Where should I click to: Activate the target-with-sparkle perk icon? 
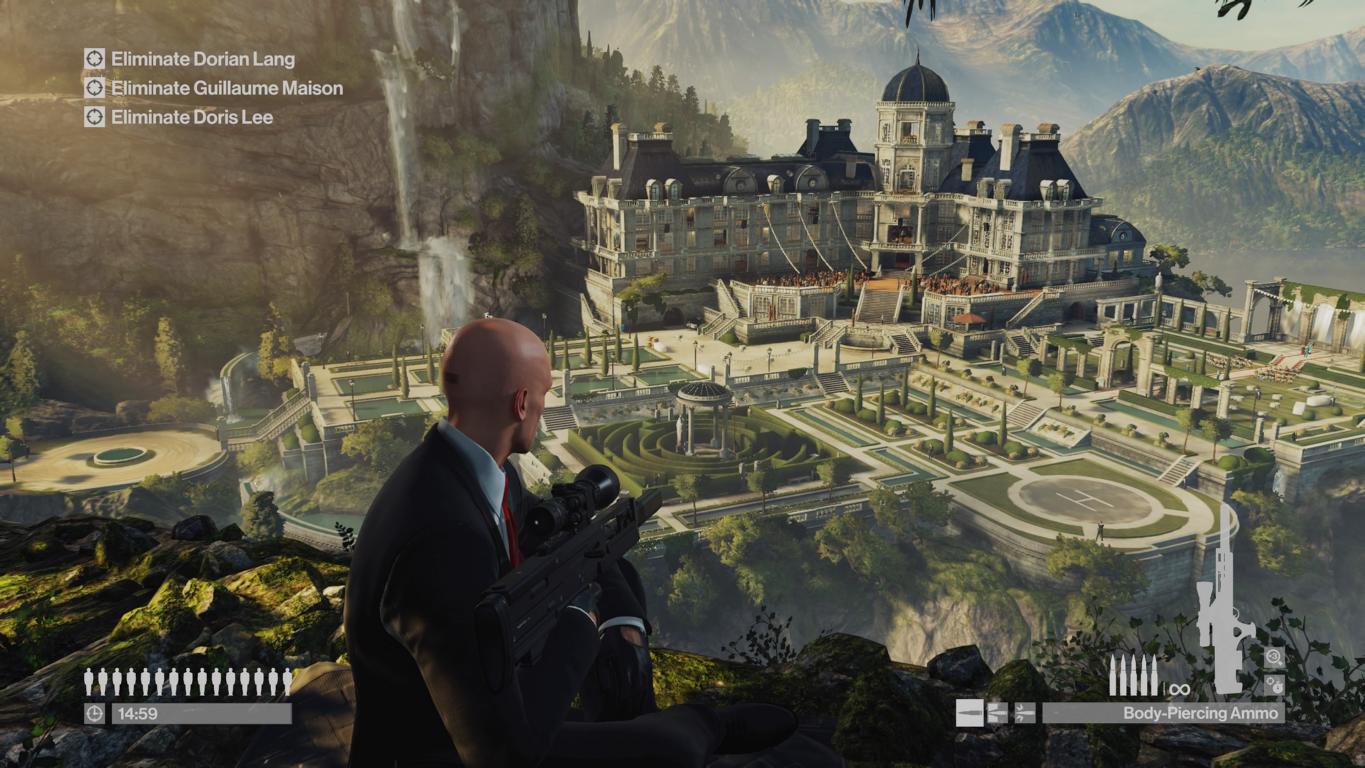[1274, 657]
